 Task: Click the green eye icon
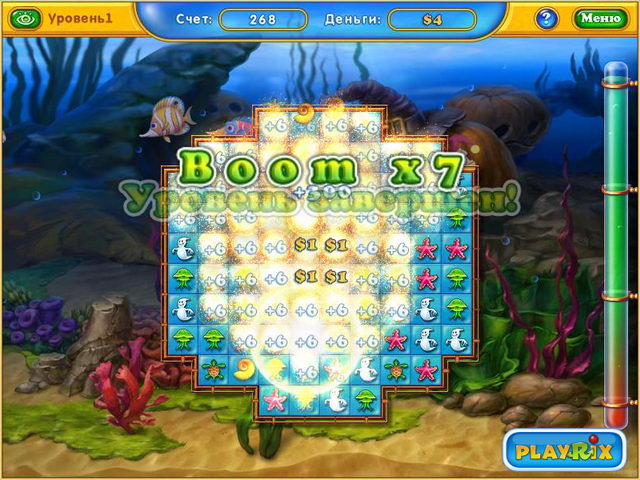click(27, 19)
